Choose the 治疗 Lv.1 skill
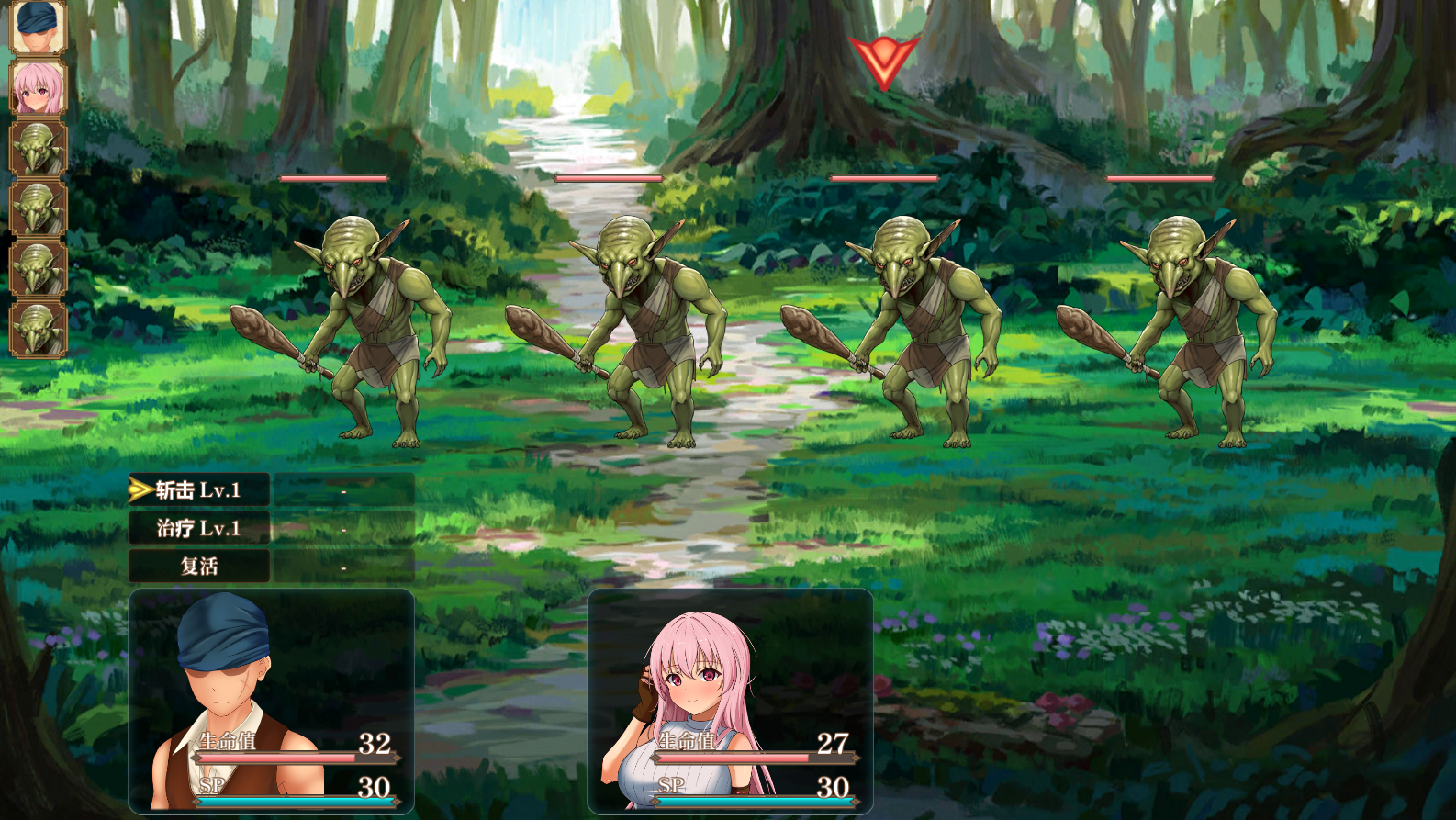 [x=198, y=528]
